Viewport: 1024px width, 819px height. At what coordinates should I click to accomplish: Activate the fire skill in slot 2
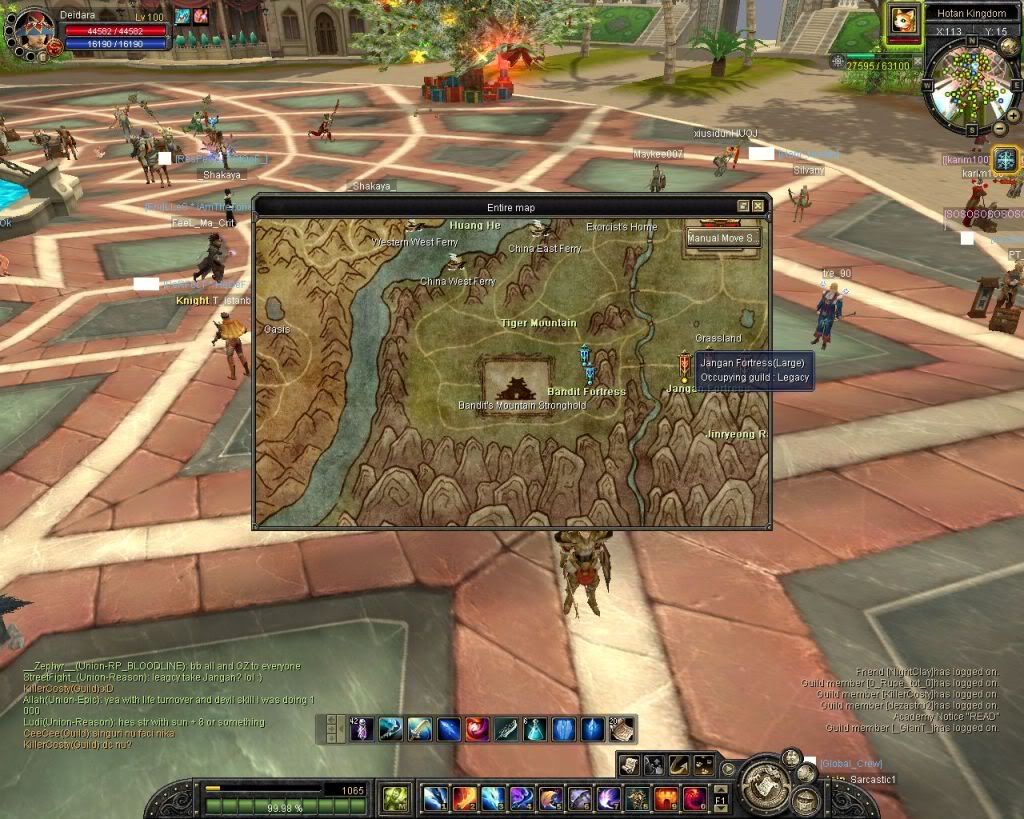point(464,798)
